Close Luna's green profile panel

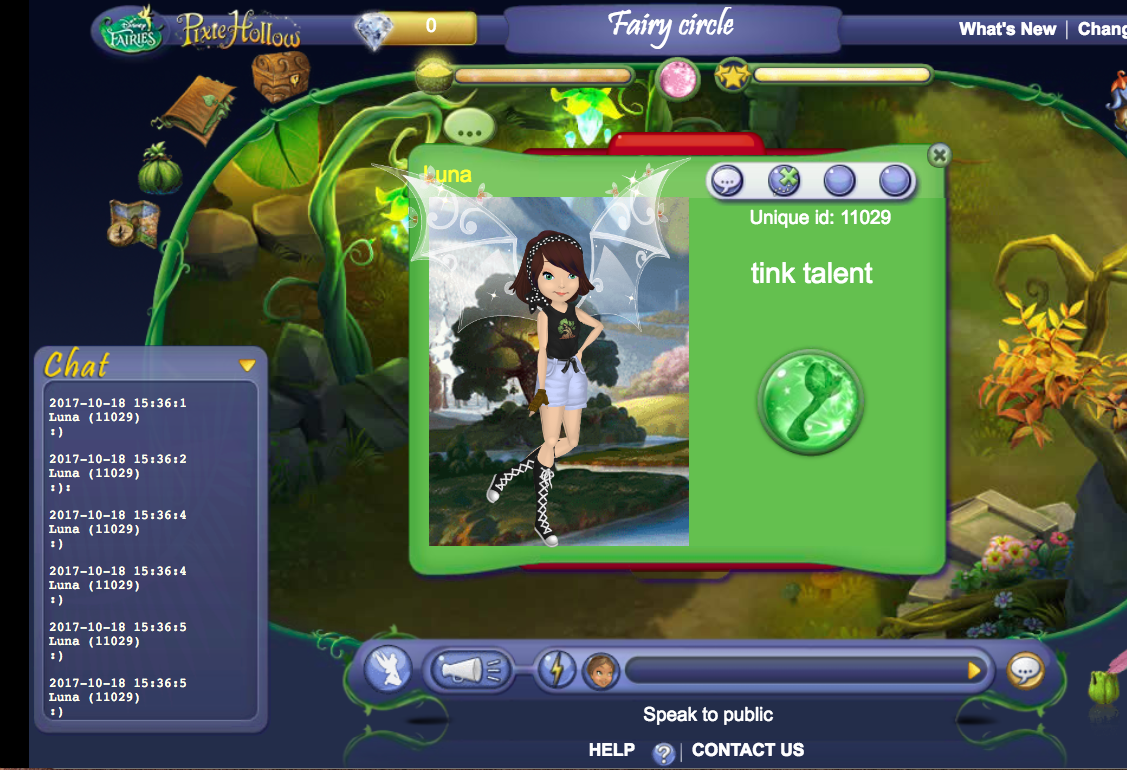(x=938, y=155)
